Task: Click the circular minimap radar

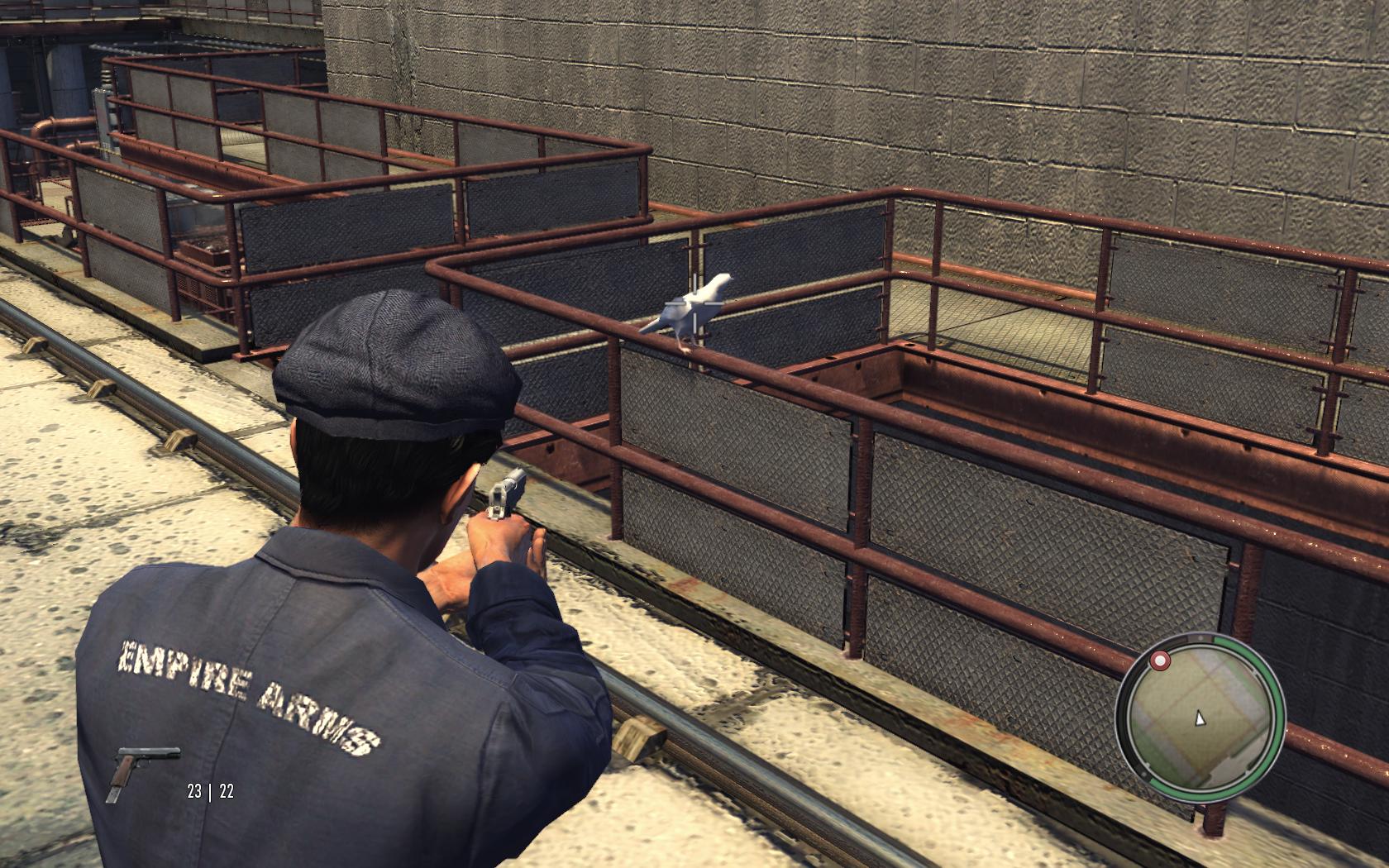Action: pyautogui.click(x=1200, y=717)
